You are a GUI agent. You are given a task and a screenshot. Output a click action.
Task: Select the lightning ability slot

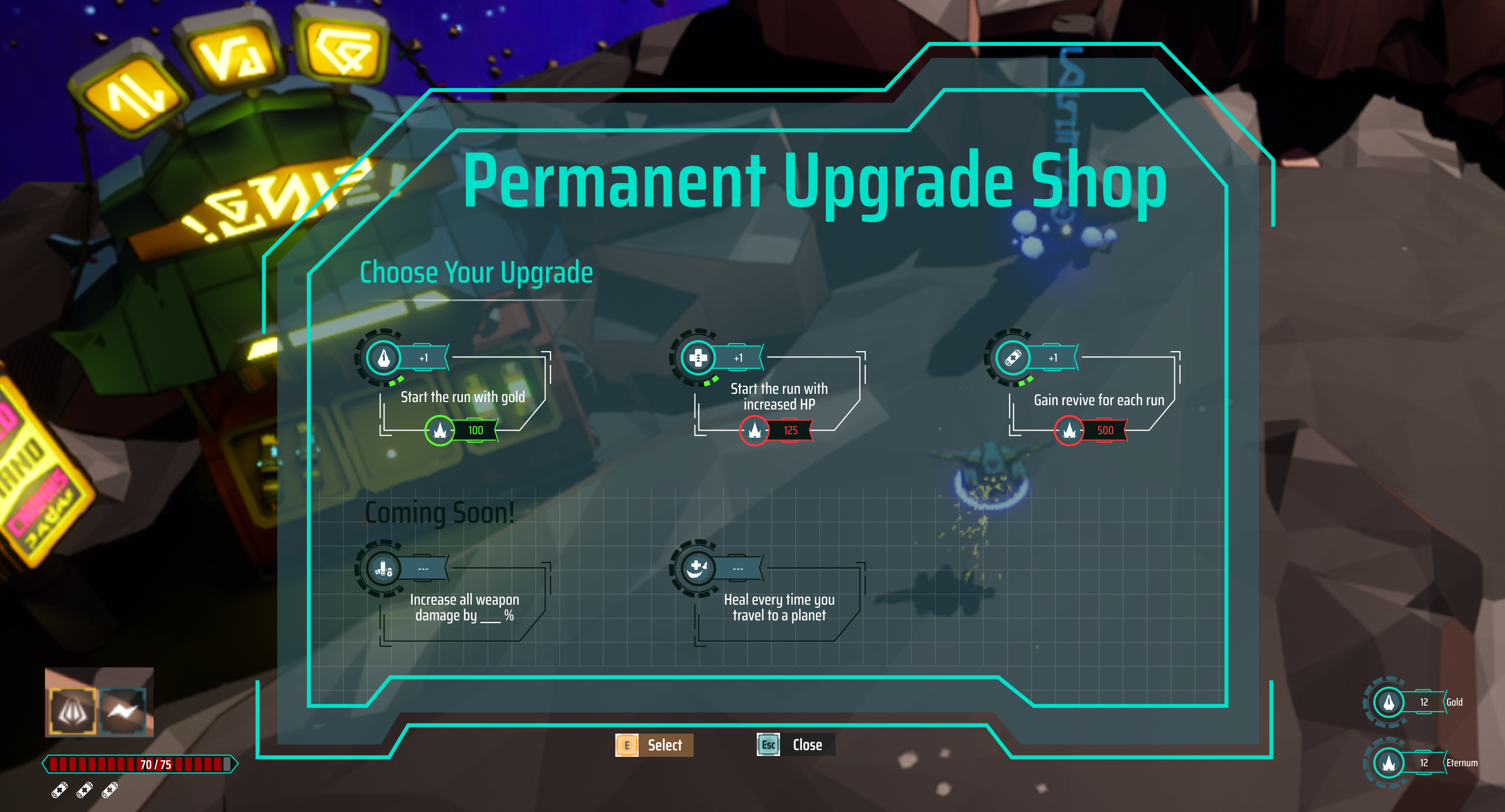click(x=123, y=710)
